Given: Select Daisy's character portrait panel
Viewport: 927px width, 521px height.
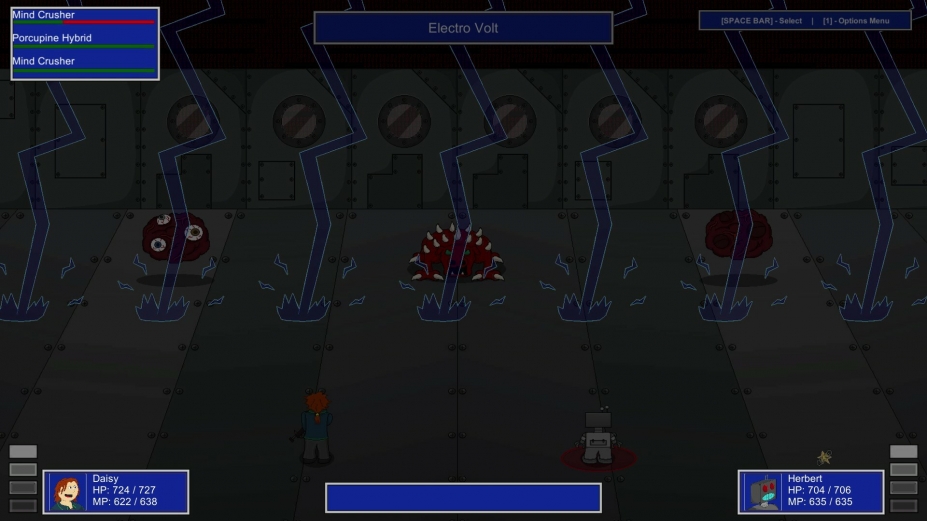Looking at the screenshot, I should pos(68,492).
